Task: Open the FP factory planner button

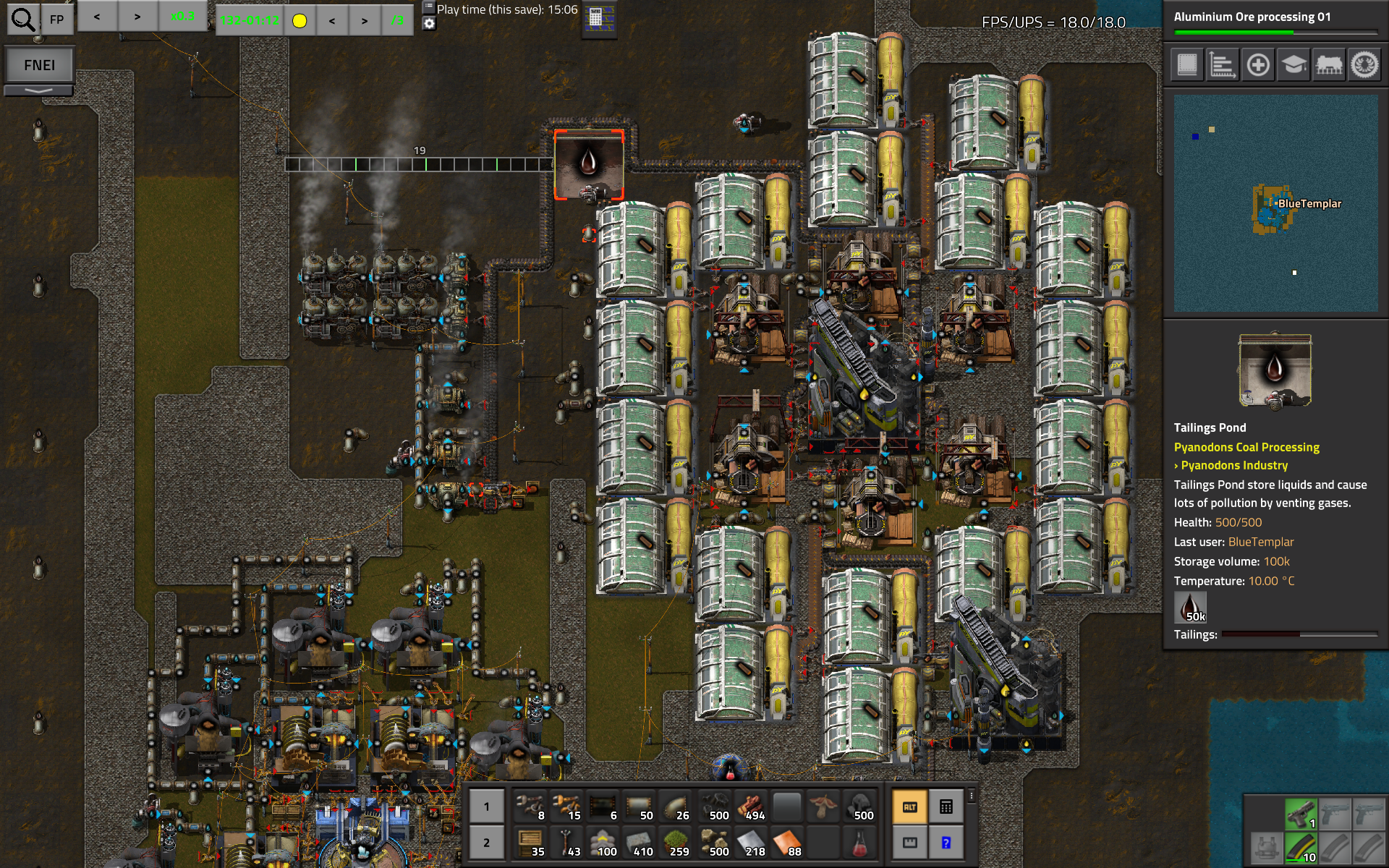Action: [x=57, y=20]
